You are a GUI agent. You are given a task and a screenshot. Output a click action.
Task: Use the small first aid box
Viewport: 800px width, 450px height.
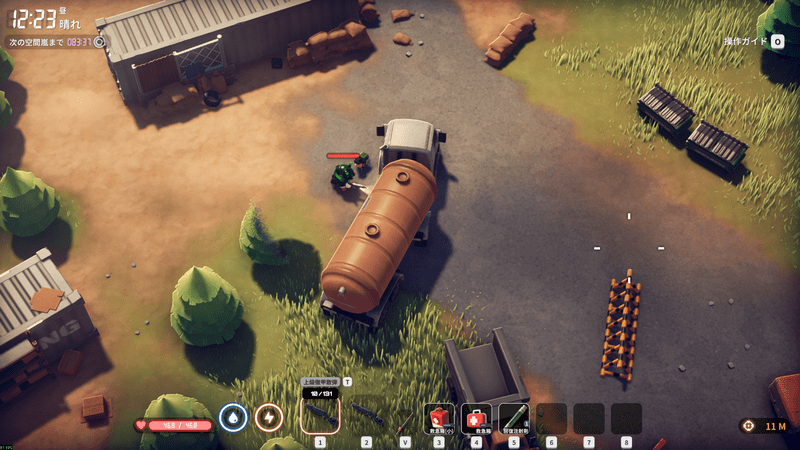(438, 416)
